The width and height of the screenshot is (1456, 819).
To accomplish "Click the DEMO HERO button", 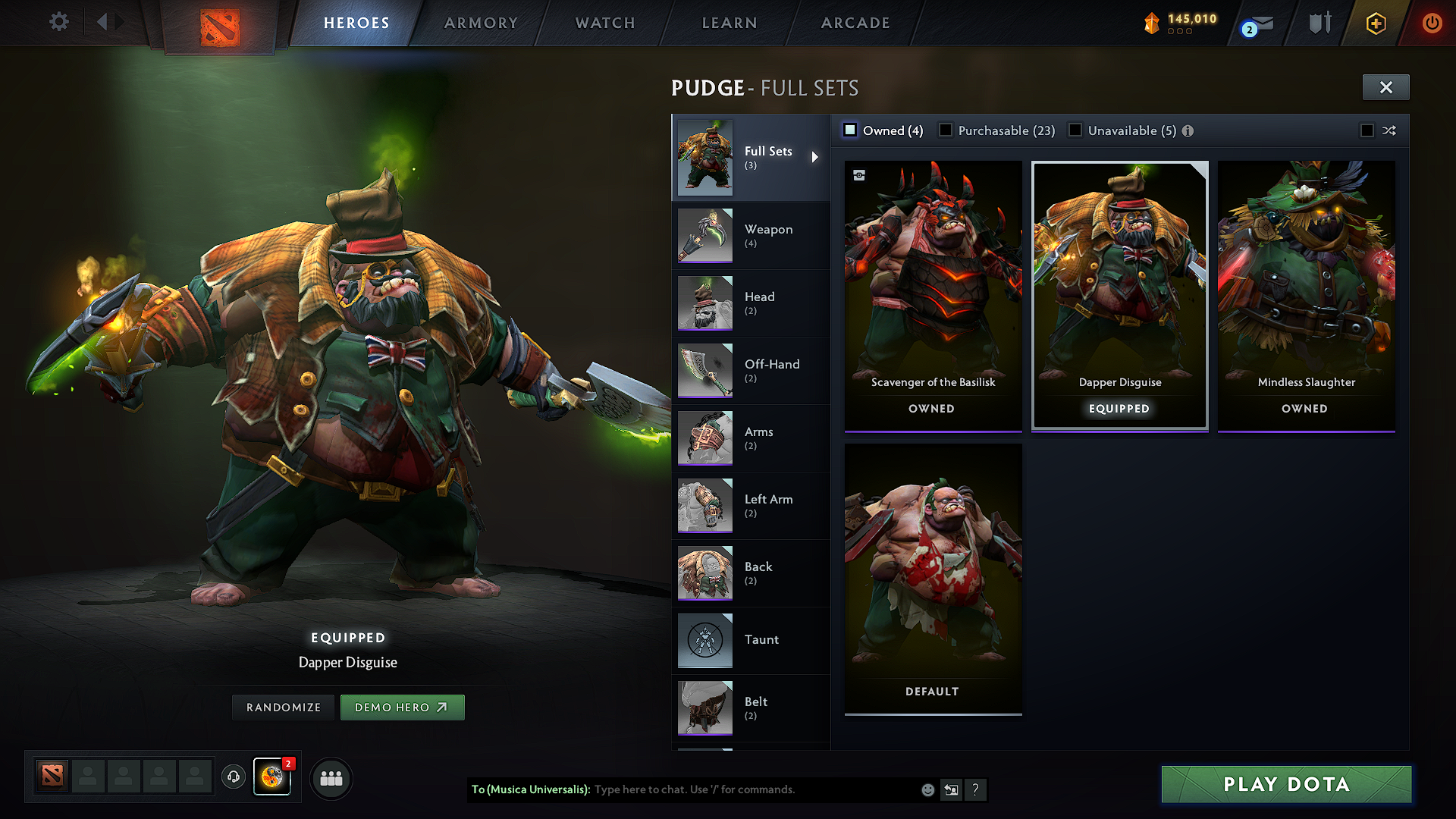I will coord(403,707).
